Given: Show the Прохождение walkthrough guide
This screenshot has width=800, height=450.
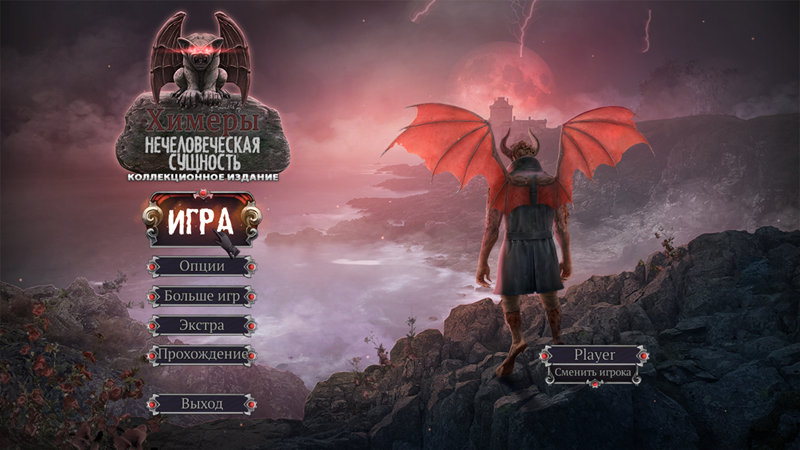Looking at the screenshot, I should point(201,355).
